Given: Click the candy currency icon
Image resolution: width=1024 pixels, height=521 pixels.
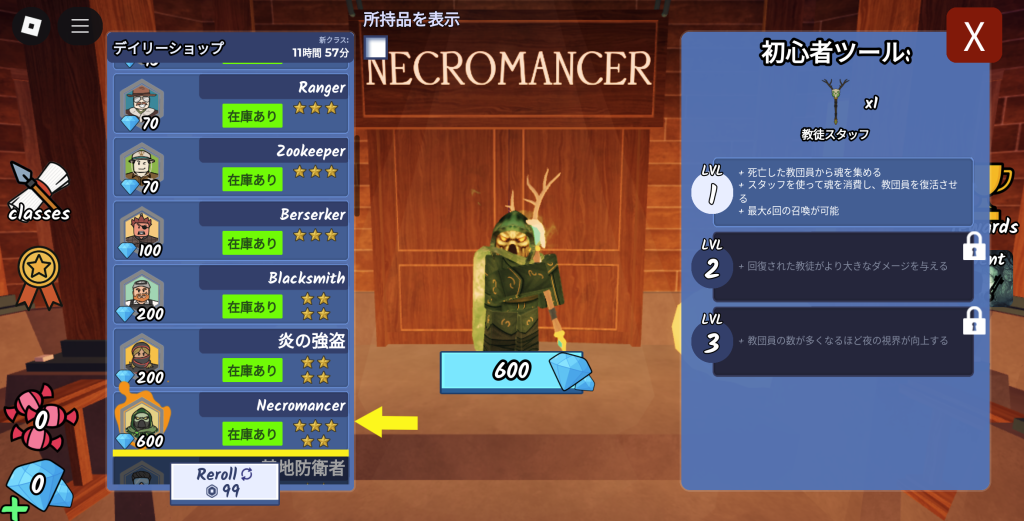Looking at the screenshot, I should tap(34, 412).
